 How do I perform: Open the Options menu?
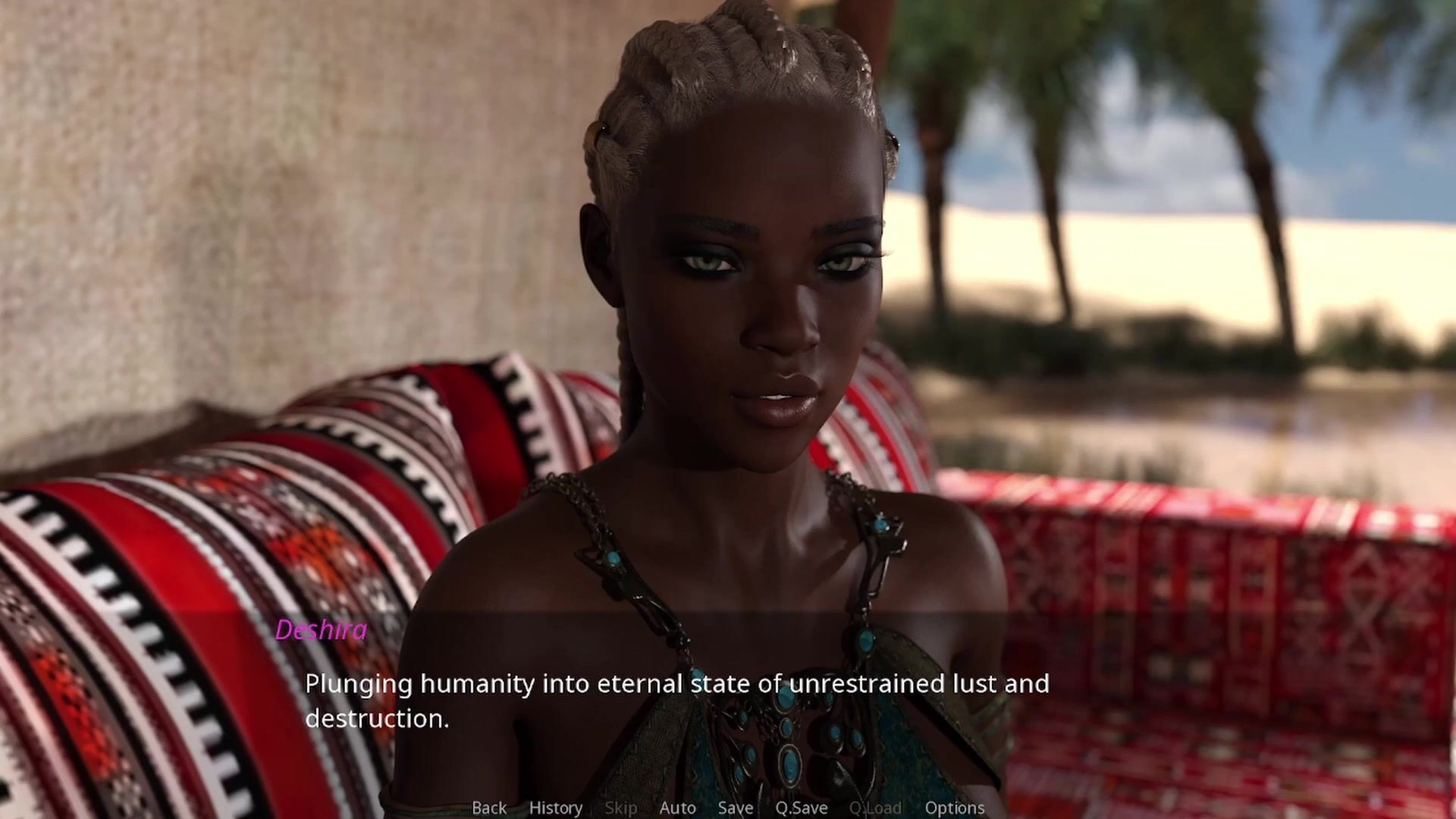click(954, 808)
